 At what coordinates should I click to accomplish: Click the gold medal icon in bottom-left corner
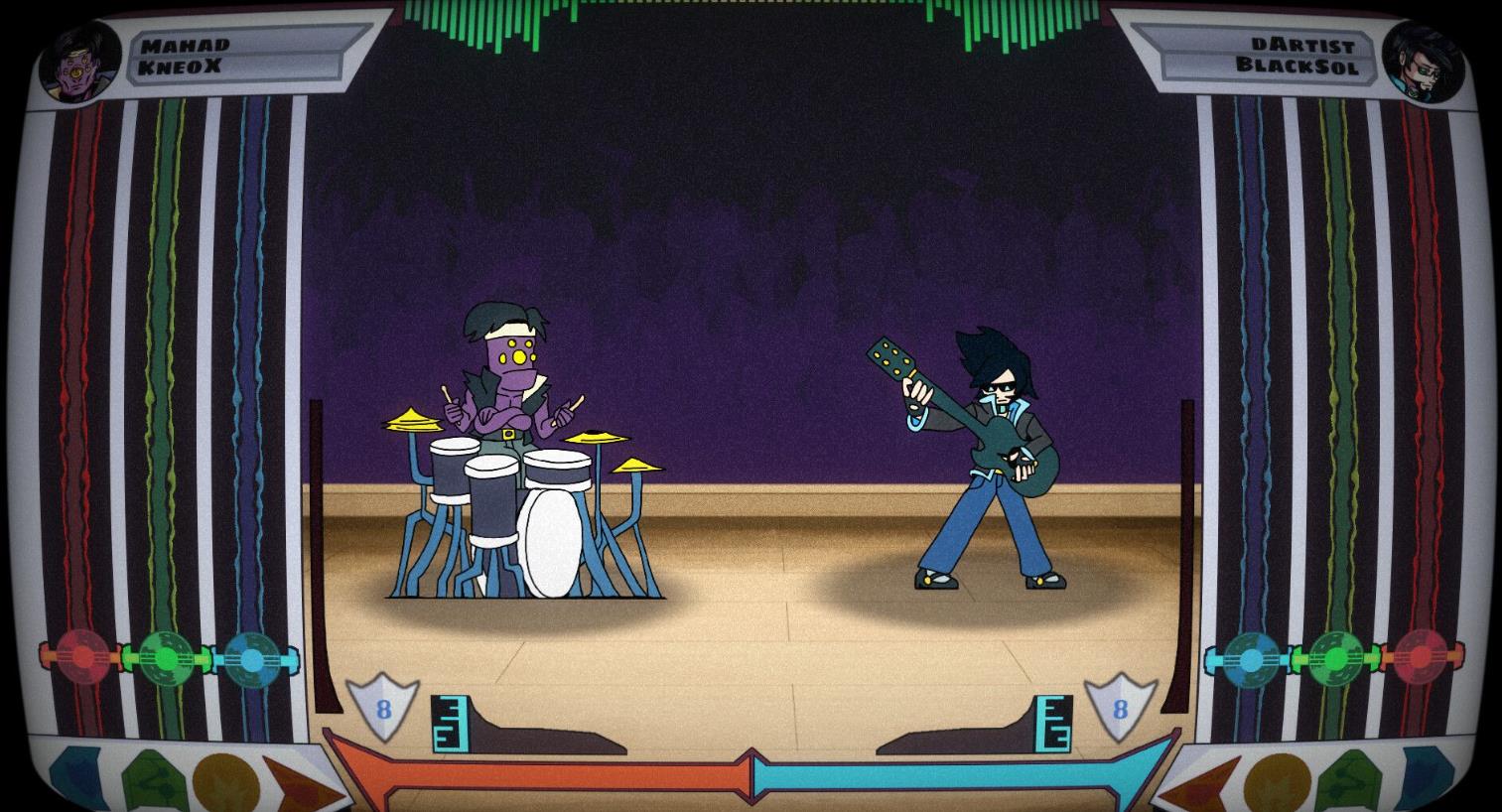coord(226,781)
